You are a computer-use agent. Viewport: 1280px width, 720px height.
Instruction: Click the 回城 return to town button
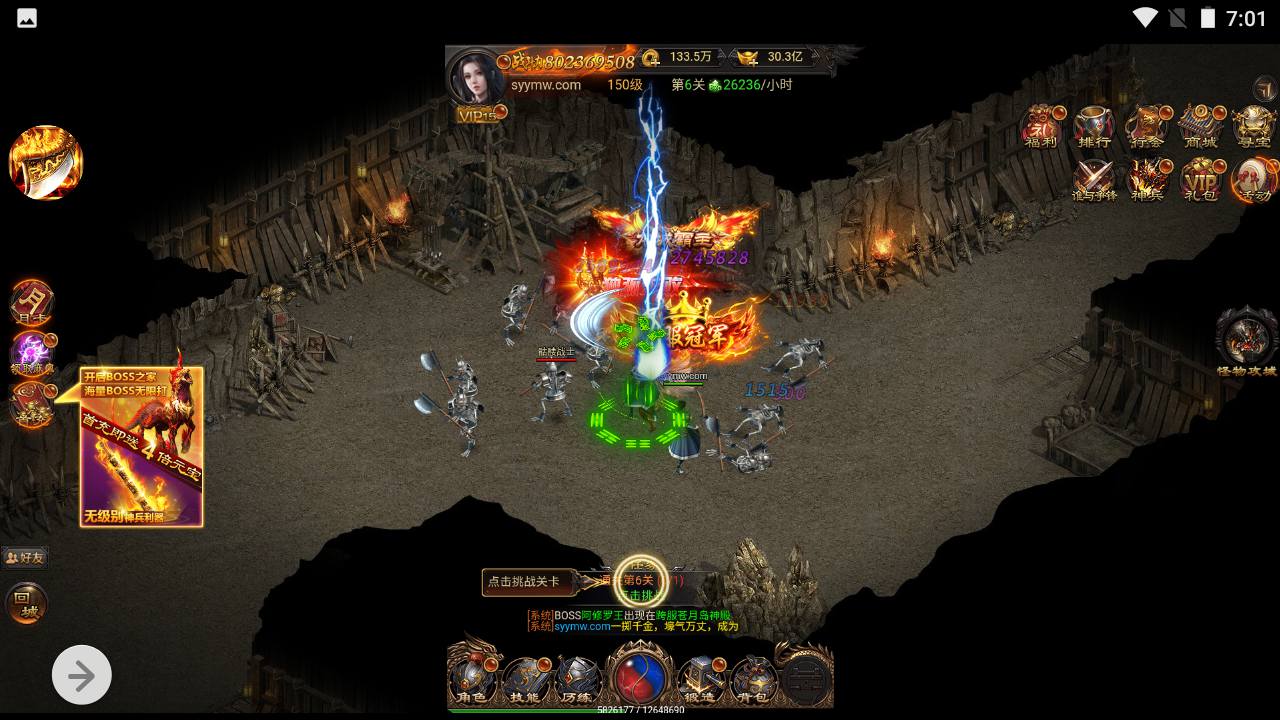(x=27, y=603)
